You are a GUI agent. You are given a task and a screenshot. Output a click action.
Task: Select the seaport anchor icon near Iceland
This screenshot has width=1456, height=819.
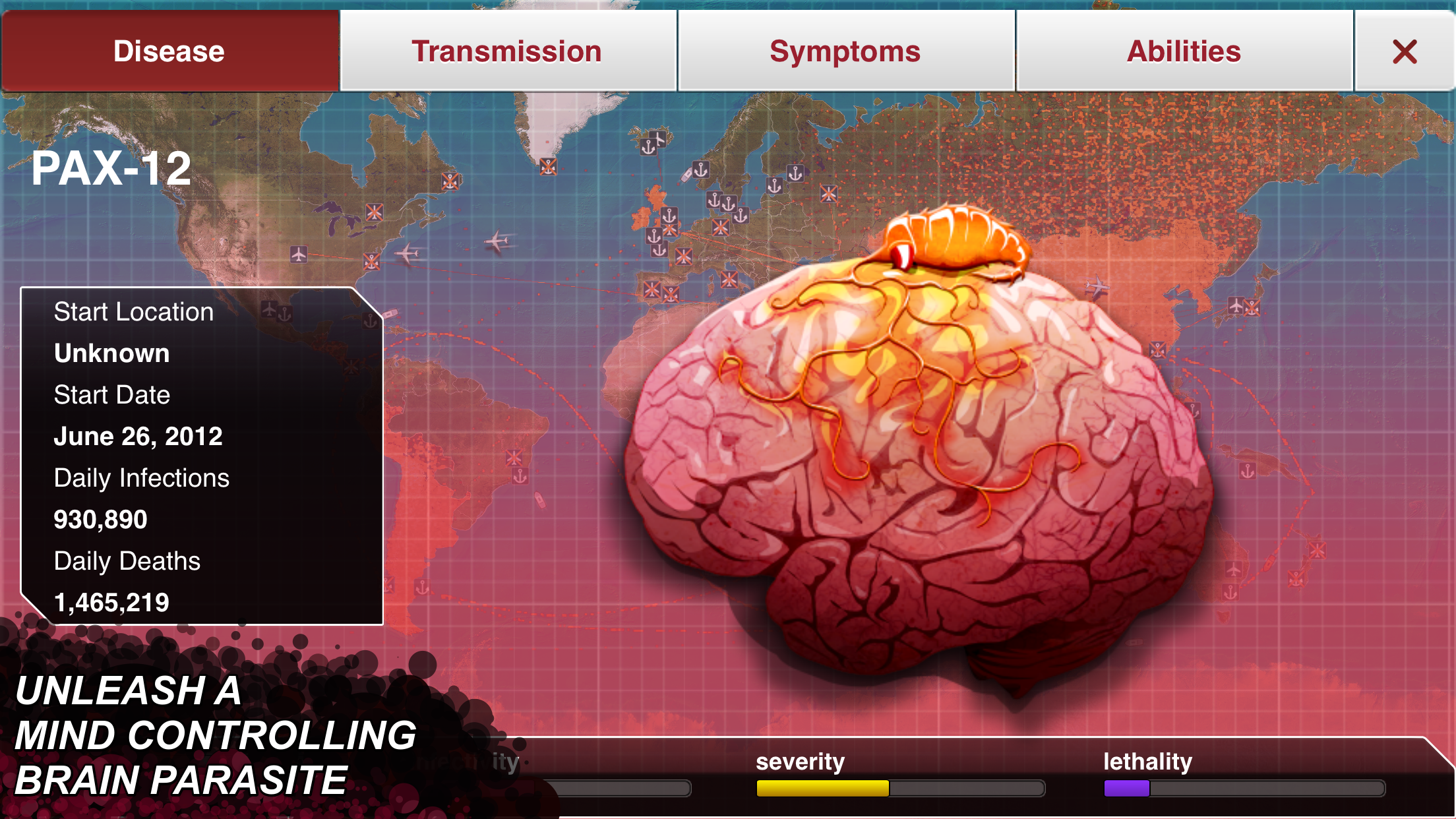[650, 146]
